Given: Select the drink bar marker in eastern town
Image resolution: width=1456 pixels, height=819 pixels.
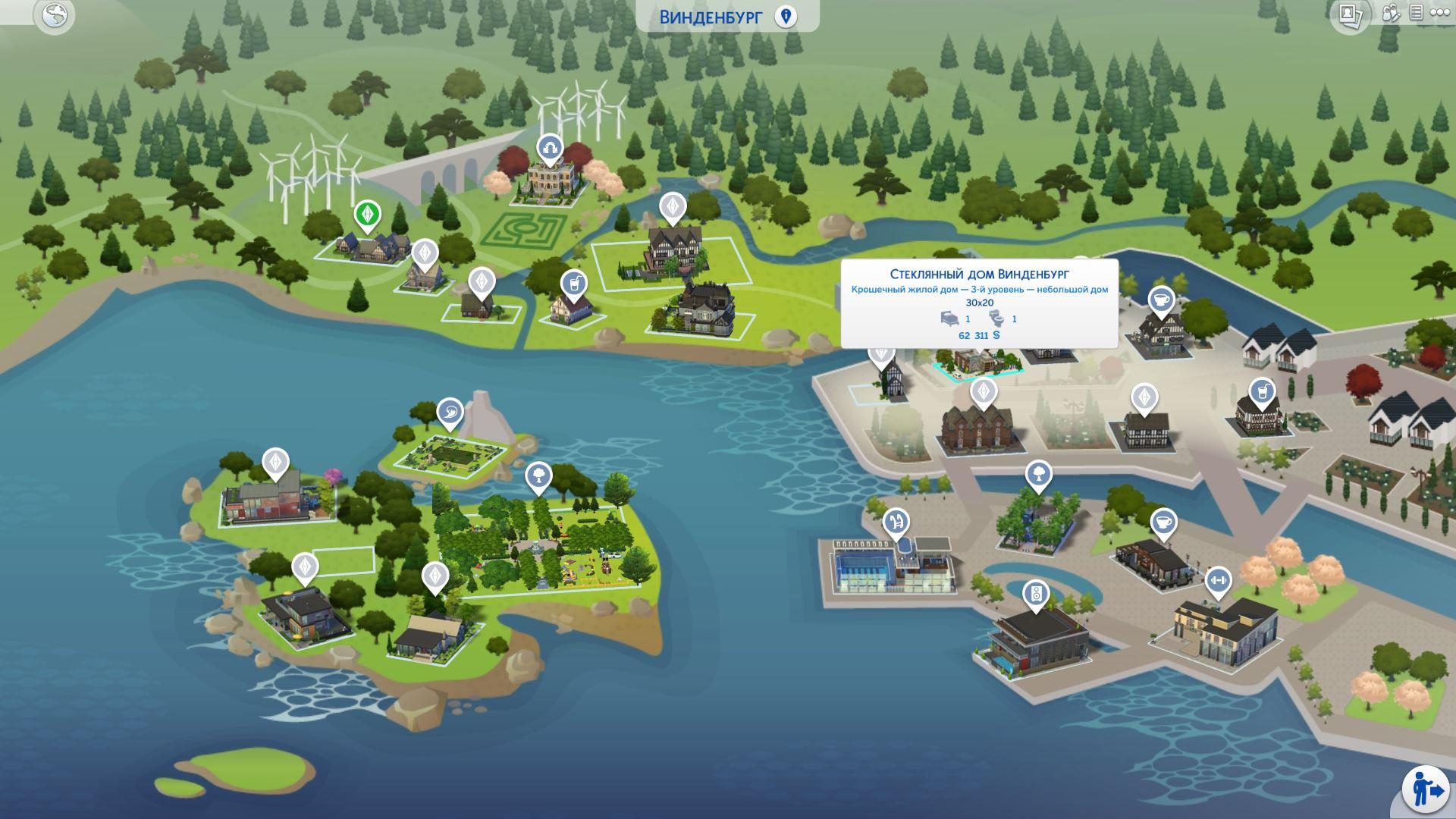Looking at the screenshot, I should [1262, 392].
